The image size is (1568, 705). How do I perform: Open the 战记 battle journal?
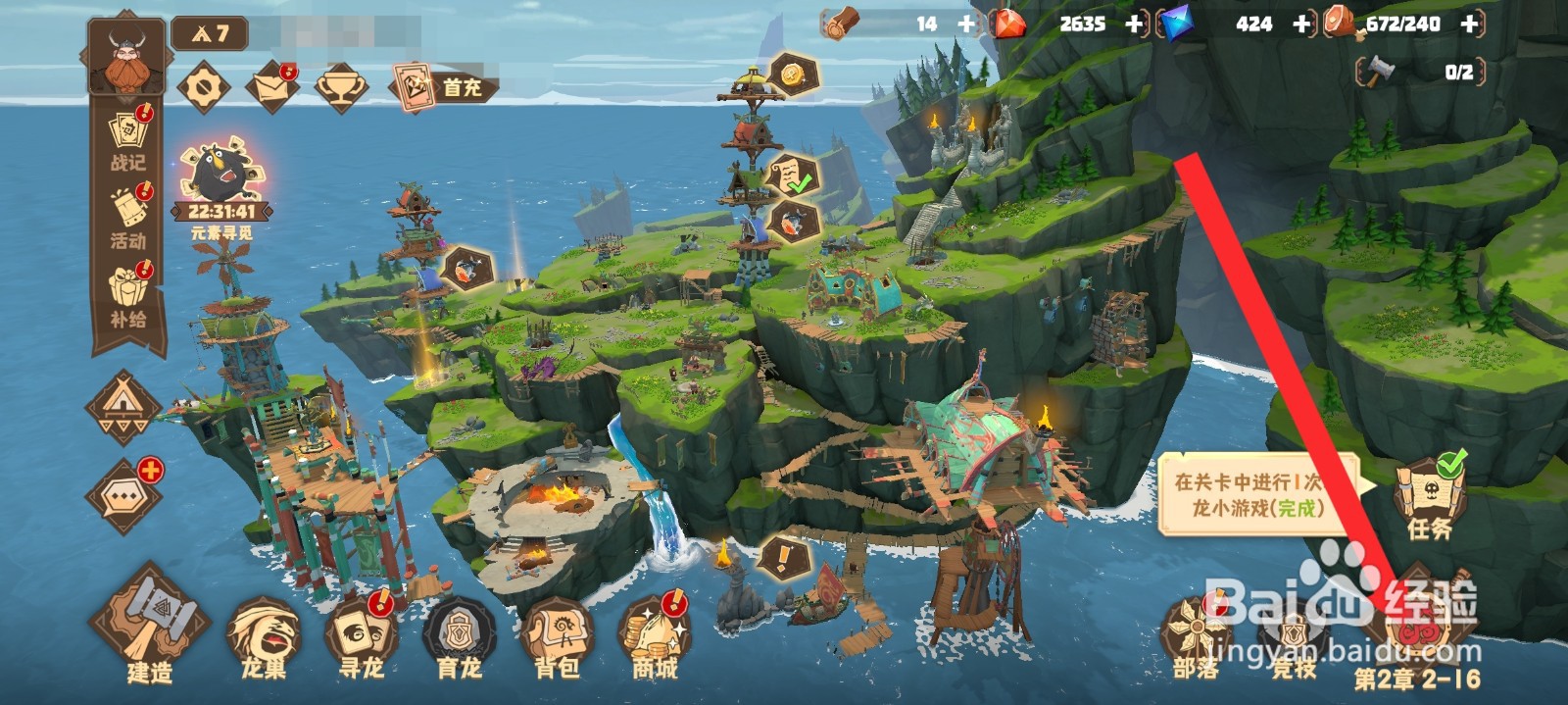[x=128, y=143]
